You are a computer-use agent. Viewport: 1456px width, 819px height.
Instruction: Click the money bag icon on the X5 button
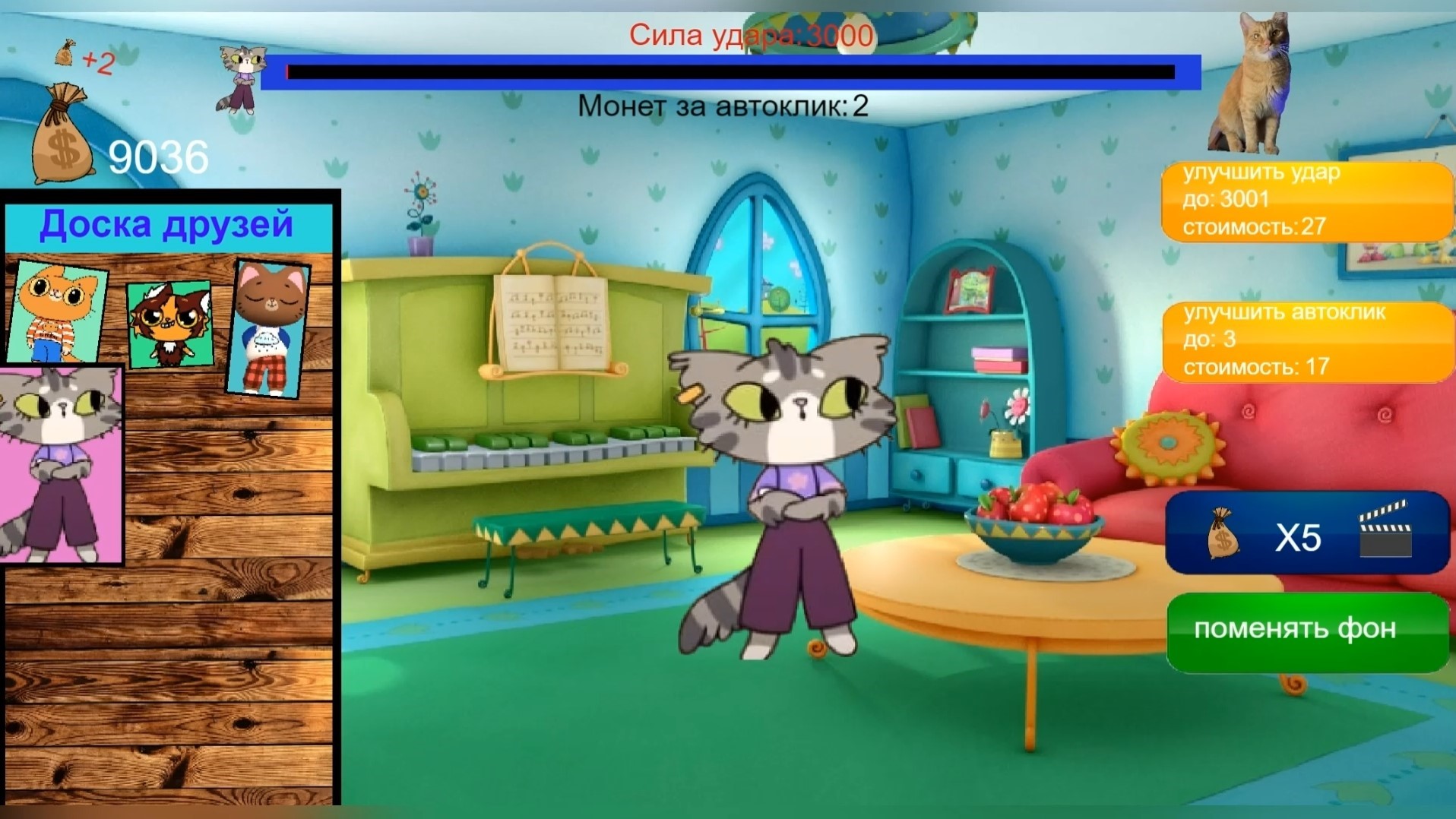(1223, 536)
